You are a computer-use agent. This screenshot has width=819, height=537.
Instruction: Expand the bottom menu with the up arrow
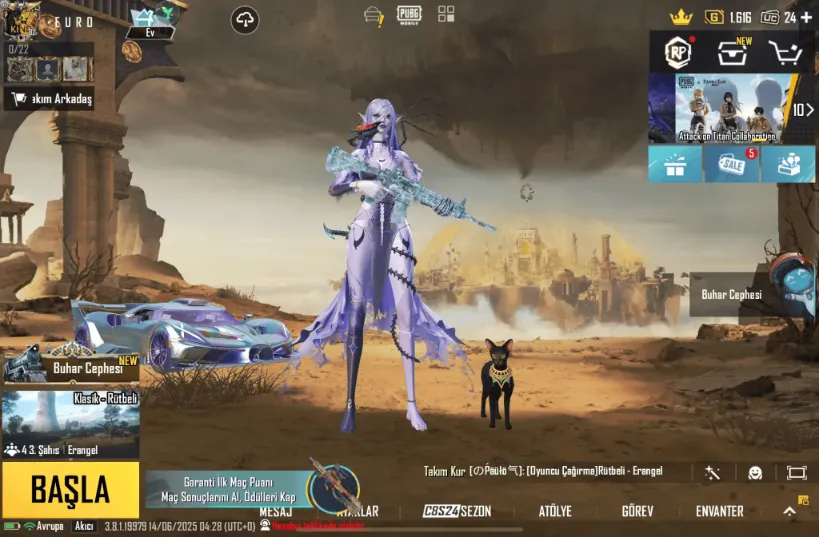point(789,511)
